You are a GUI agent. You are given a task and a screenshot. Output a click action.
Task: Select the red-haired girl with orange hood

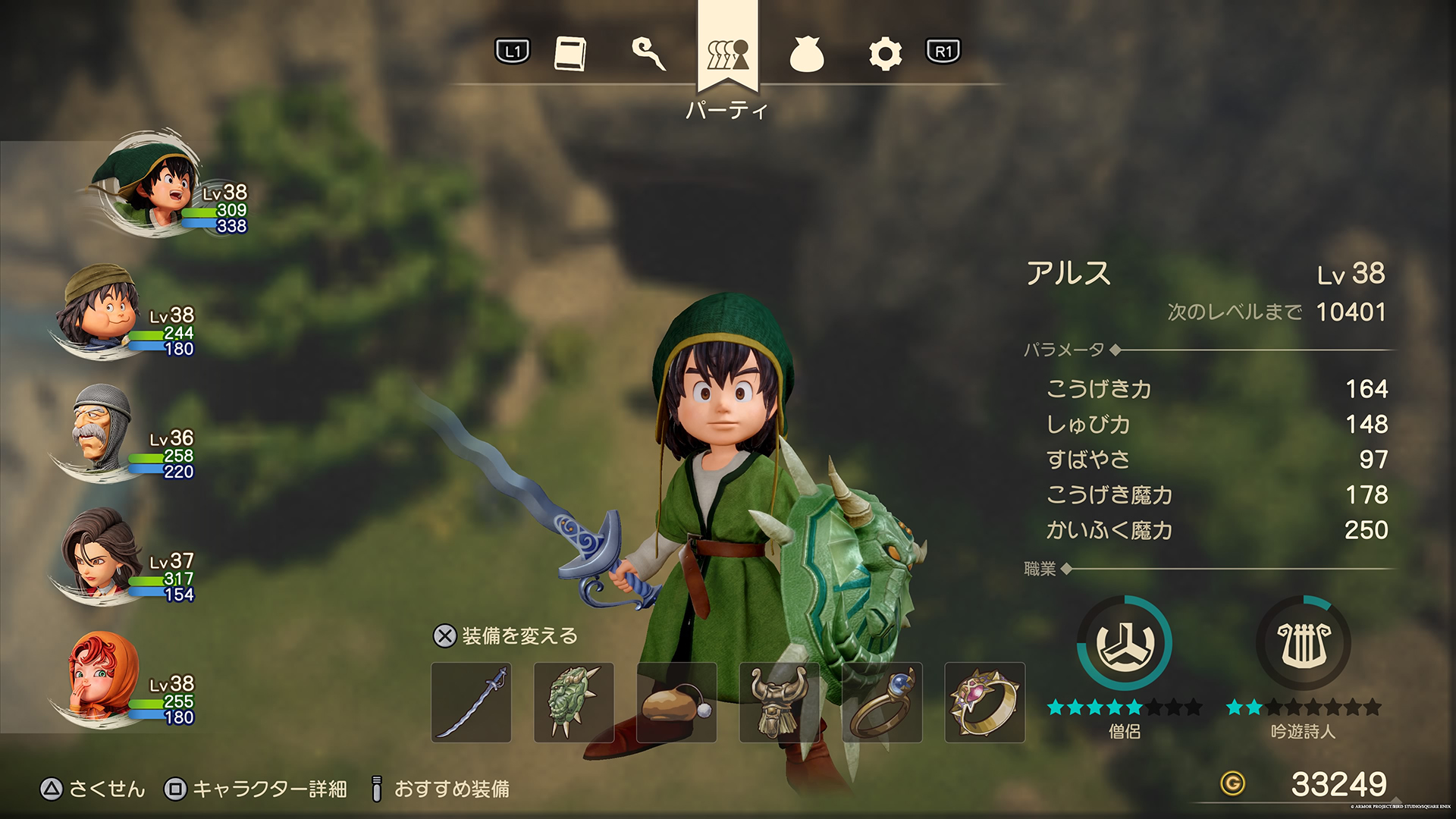click(102, 676)
